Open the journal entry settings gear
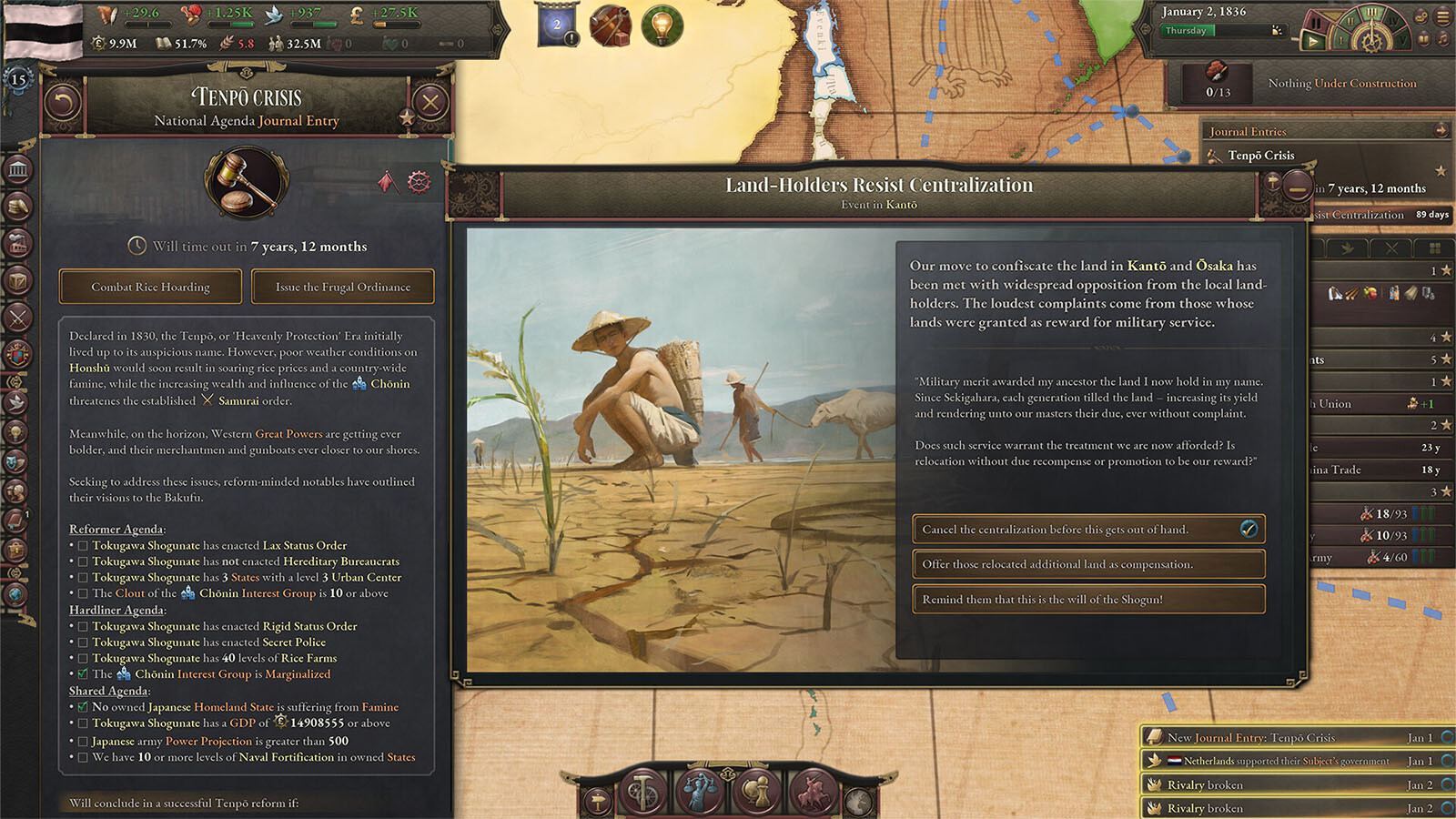 [x=419, y=182]
